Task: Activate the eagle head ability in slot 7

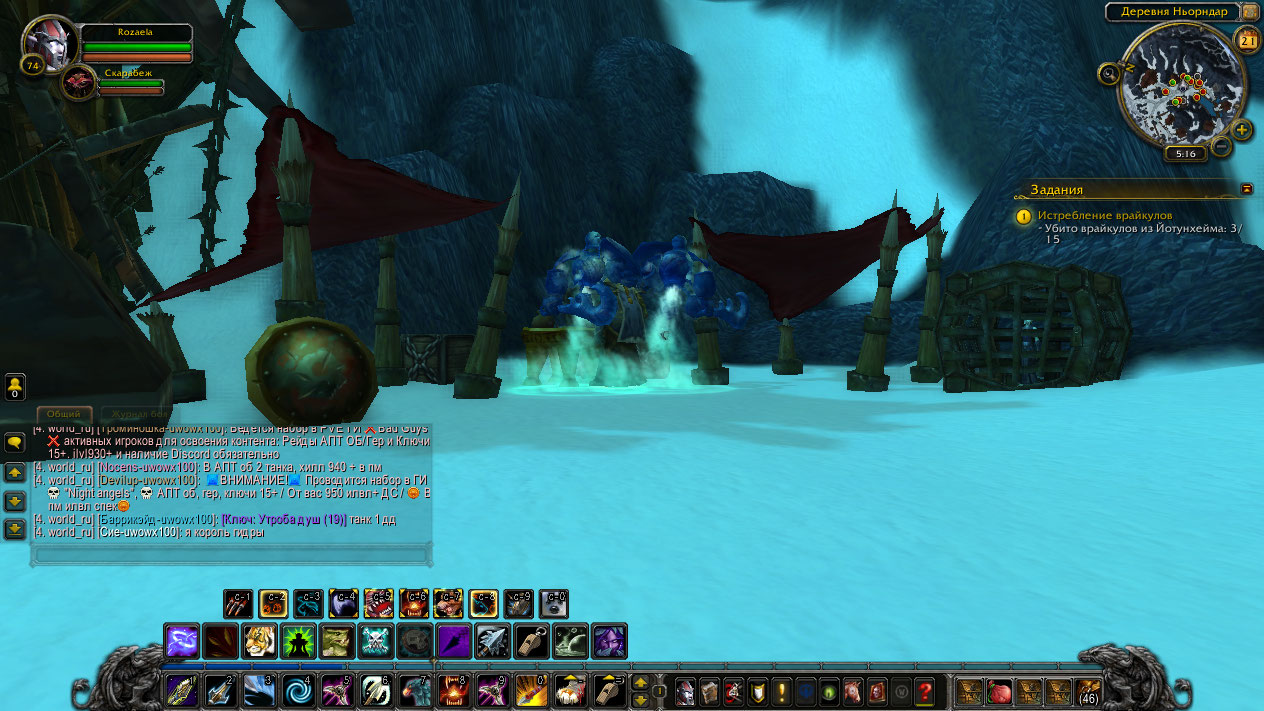Action: coord(416,691)
